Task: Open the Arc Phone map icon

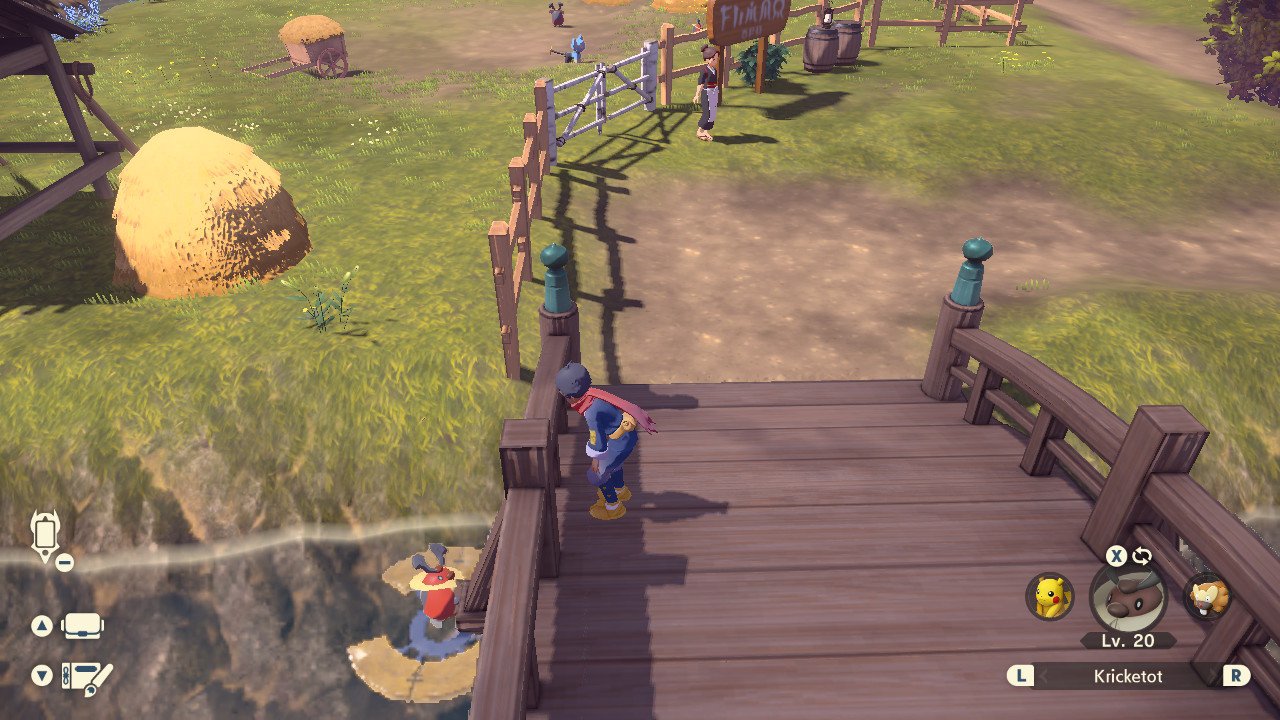Action: tap(45, 534)
